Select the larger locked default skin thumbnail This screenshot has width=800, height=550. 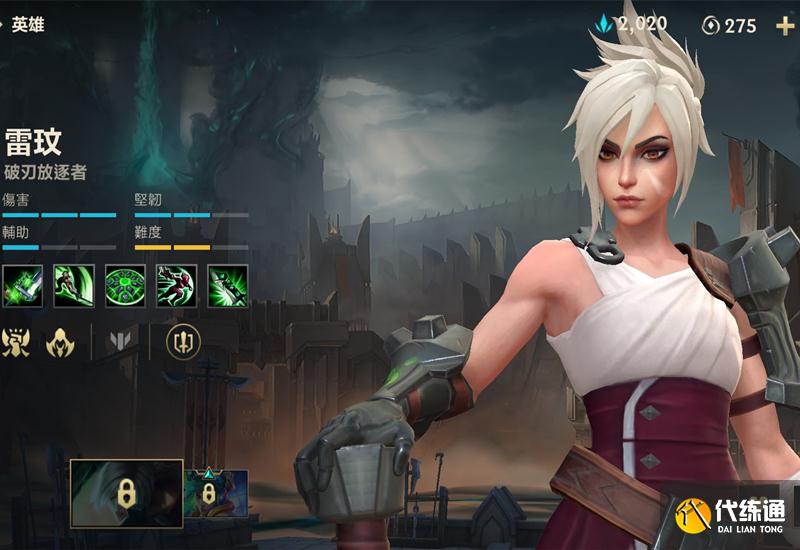pyautogui.click(x=126, y=493)
